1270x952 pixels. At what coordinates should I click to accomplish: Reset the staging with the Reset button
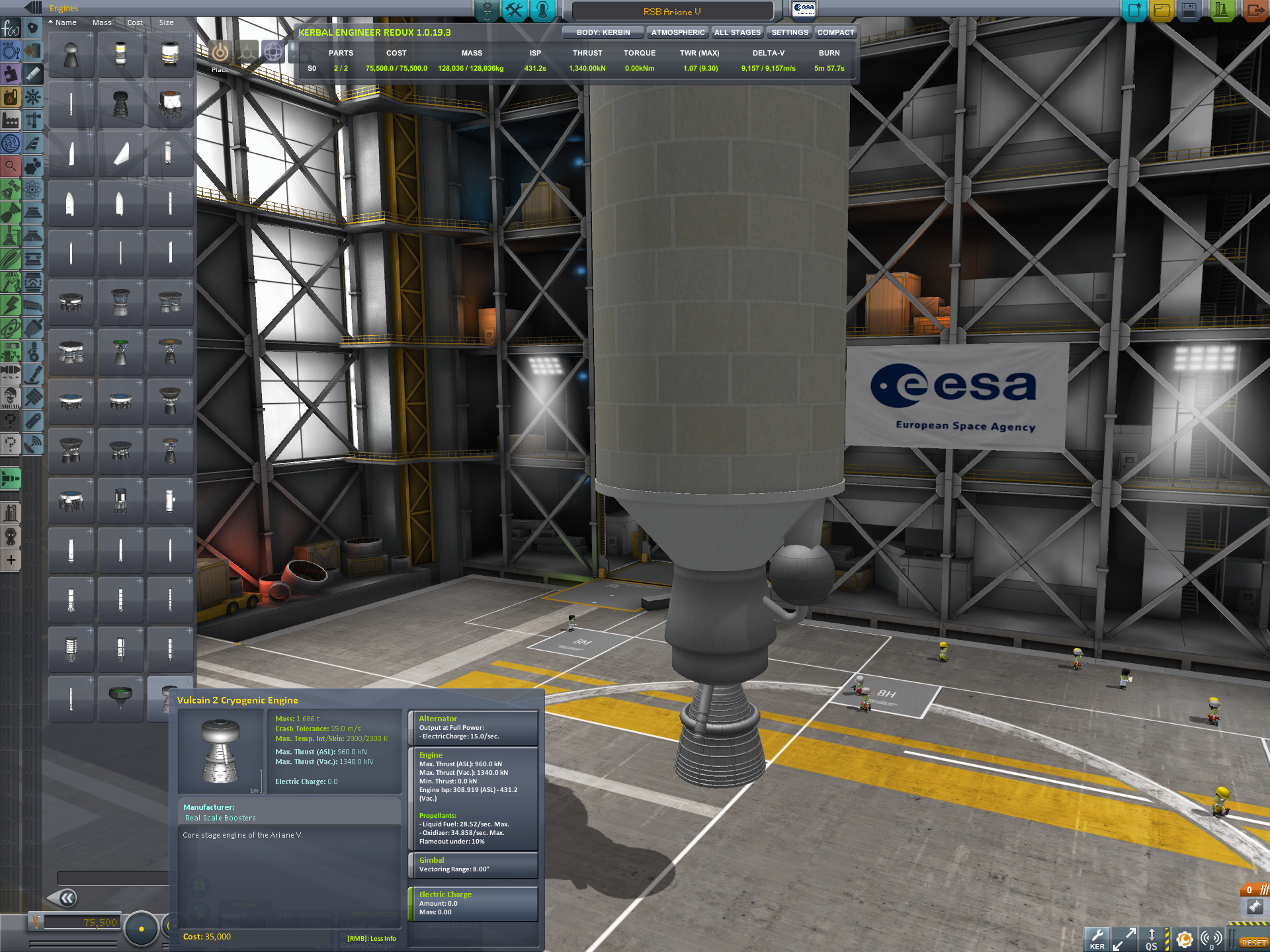(x=1253, y=943)
